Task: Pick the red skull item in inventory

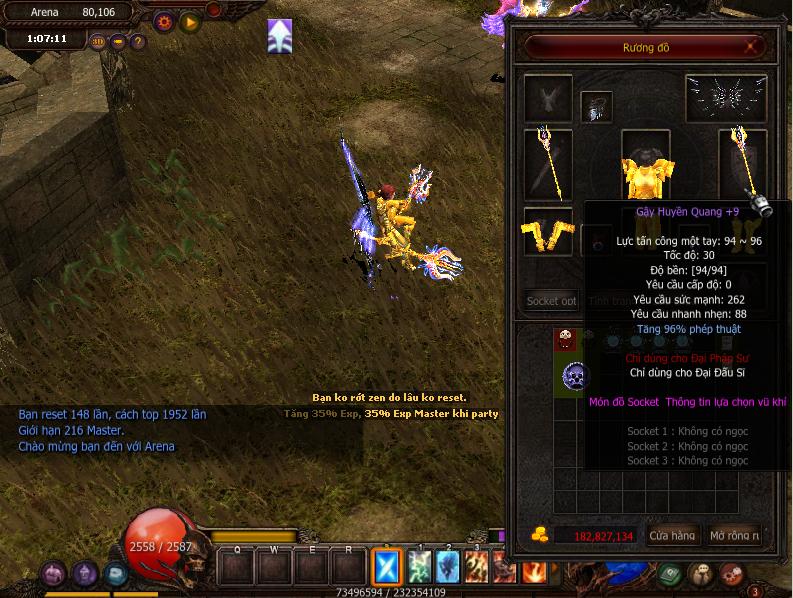Action: click(566, 338)
